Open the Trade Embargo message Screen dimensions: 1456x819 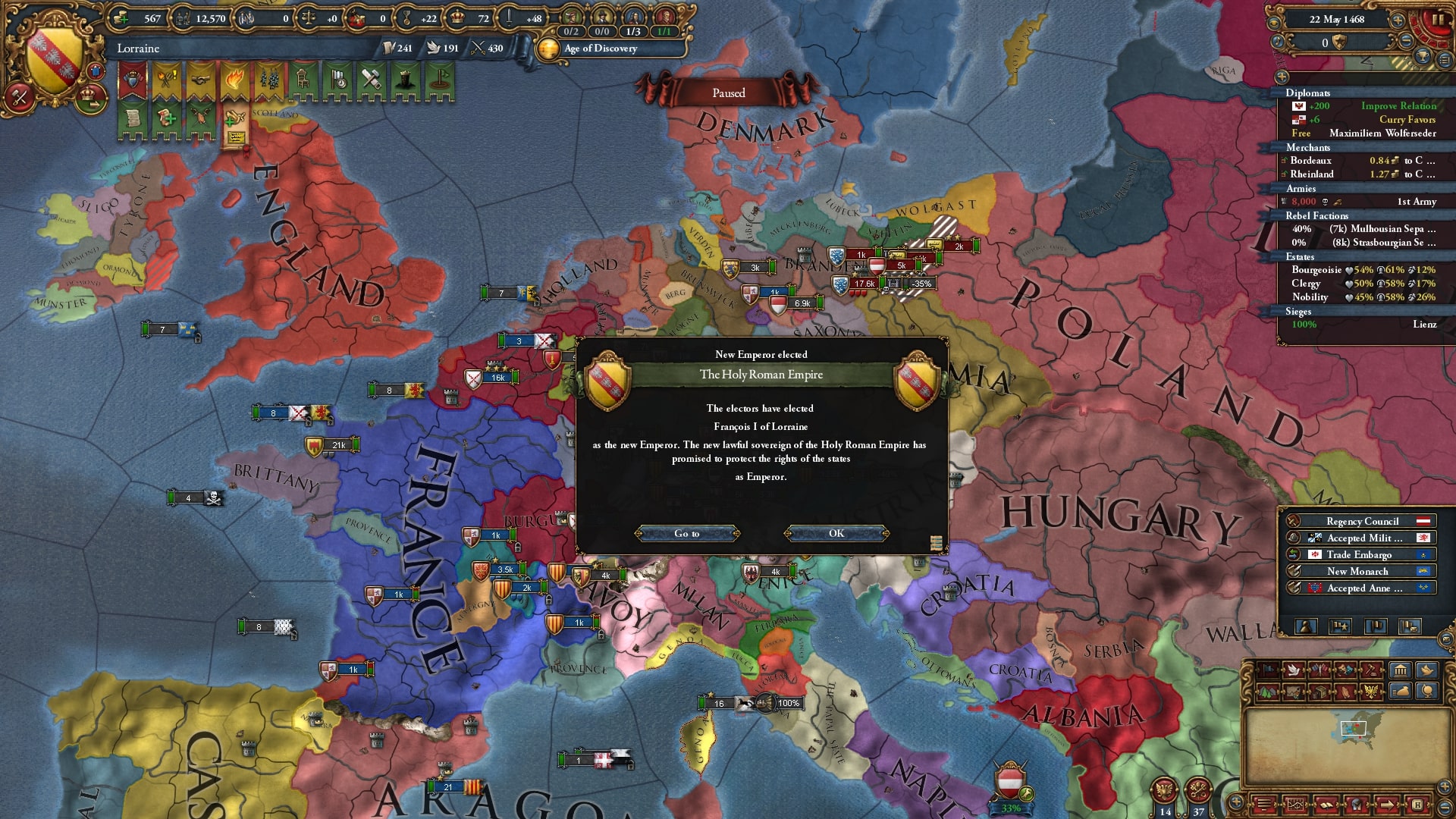tap(1361, 554)
